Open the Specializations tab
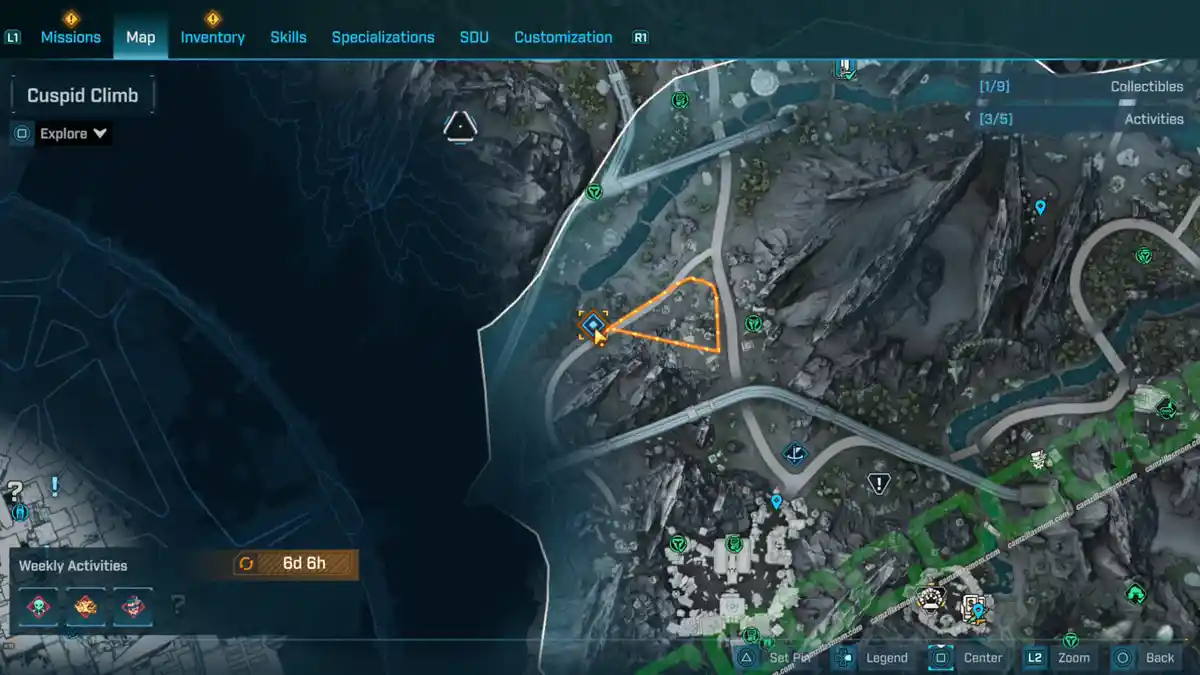Viewport: 1200px width, 675px height. [x=383, y=37]
